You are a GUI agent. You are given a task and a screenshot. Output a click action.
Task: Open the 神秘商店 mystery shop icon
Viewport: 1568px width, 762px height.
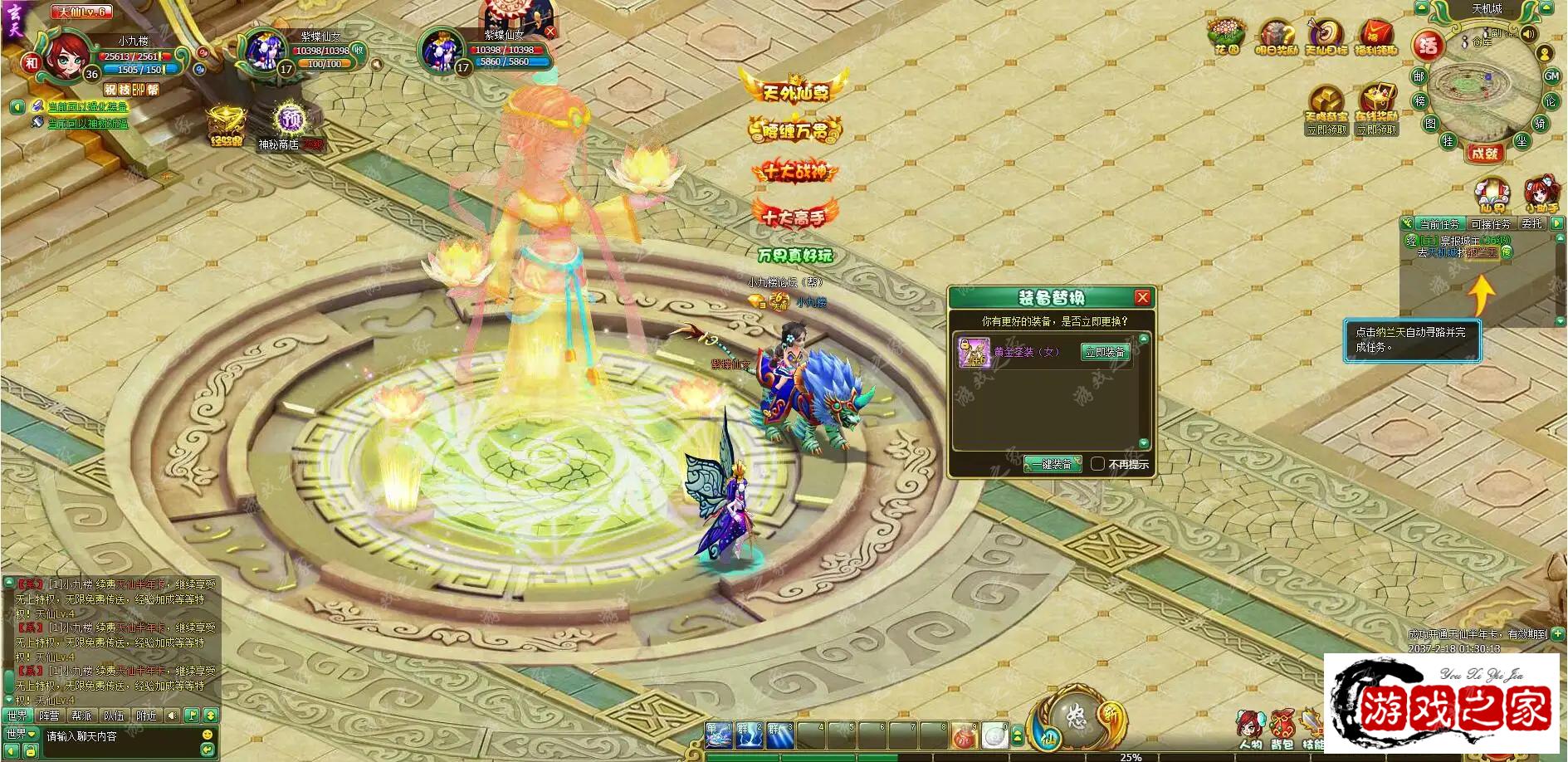click(x=288, y=125)
